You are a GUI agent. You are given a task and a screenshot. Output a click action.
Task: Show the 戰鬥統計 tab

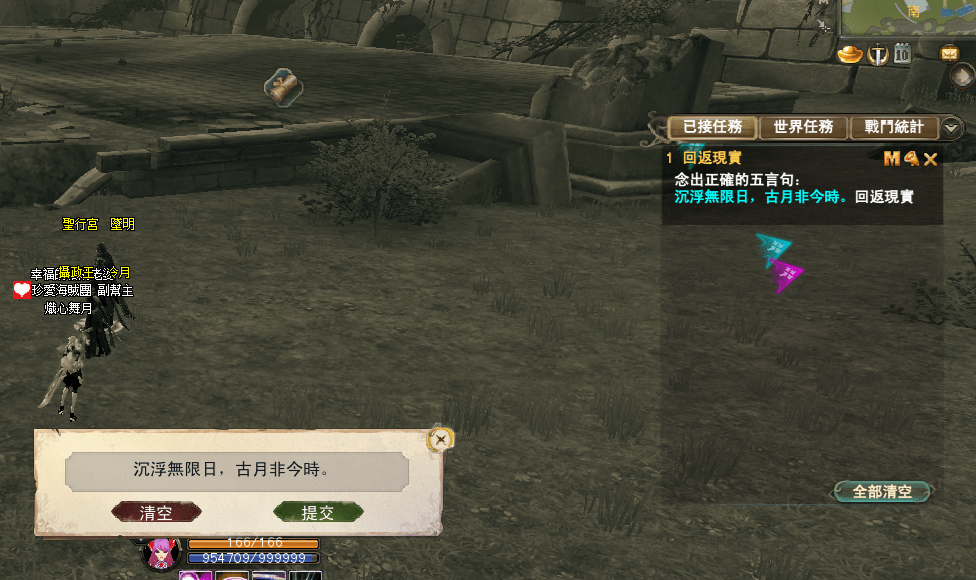894,128
